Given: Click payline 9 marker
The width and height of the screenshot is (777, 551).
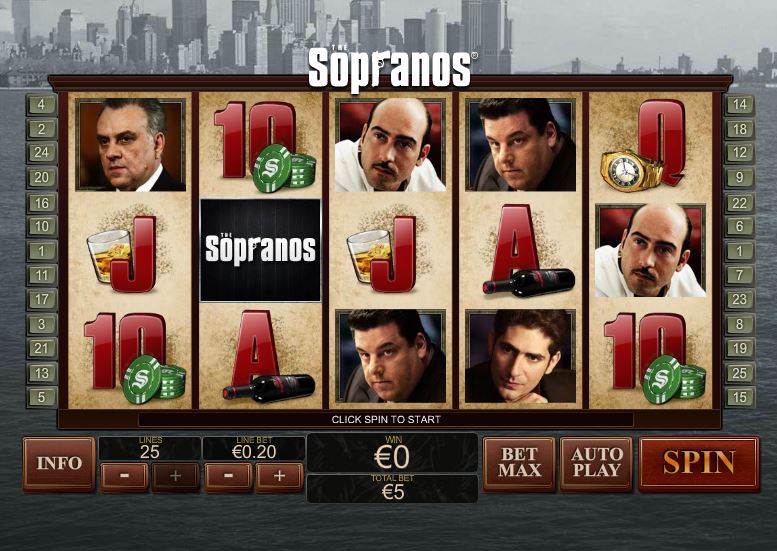Looking at the screenshot, I should point(740,178).
